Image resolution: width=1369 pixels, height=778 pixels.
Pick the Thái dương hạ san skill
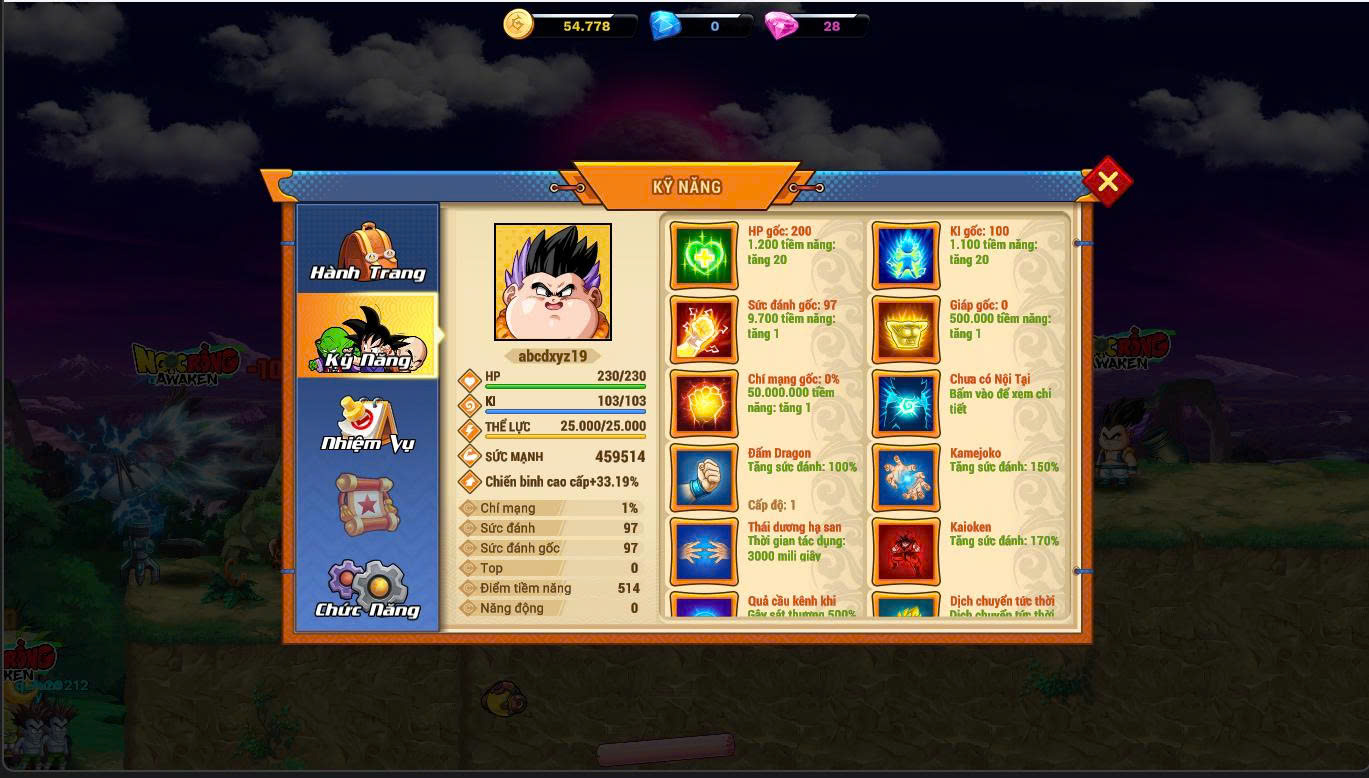(704, 551)
